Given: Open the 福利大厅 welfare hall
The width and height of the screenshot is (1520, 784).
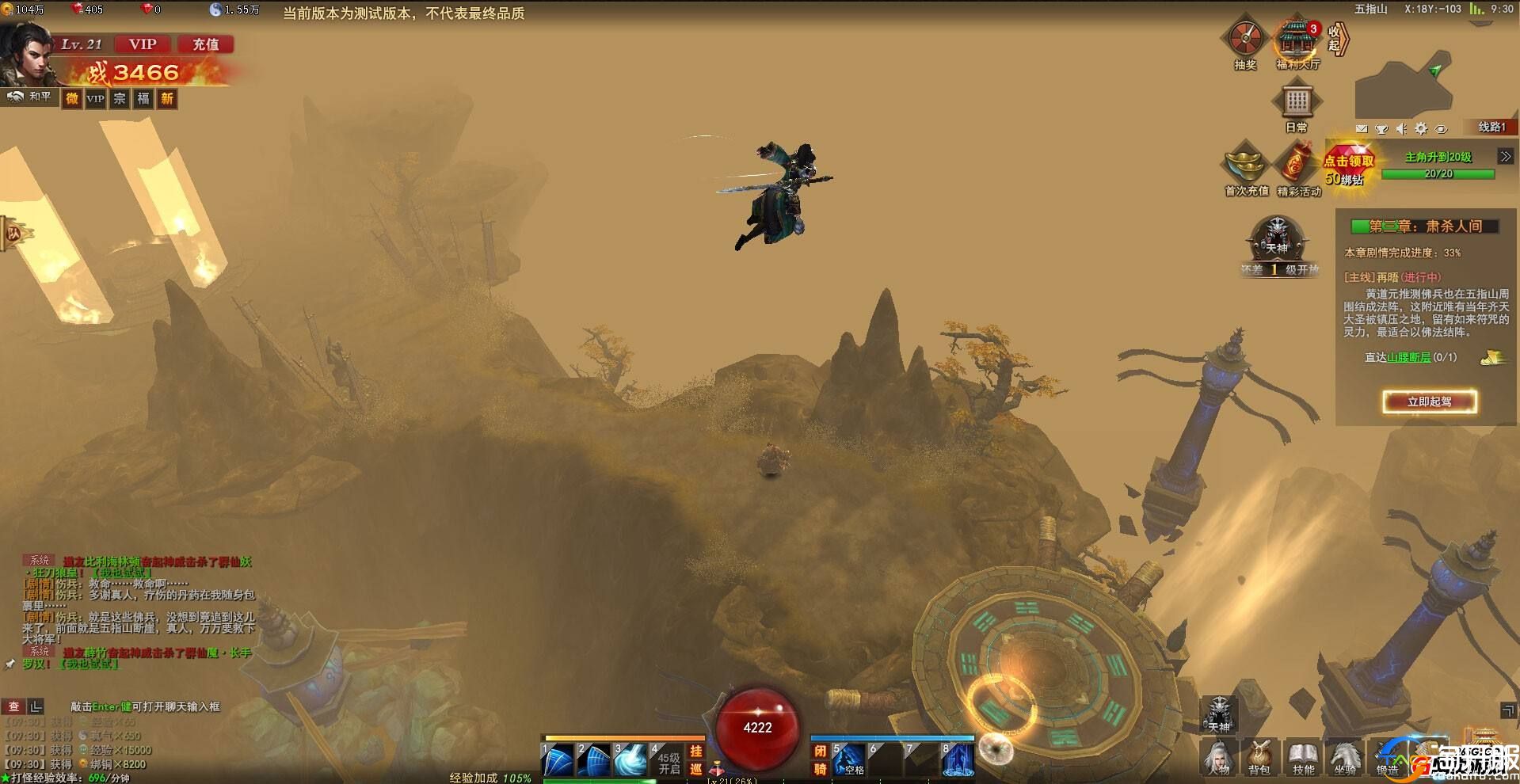Looking at the screenshot, I should pyautogui.click(x=1297, y=40).
